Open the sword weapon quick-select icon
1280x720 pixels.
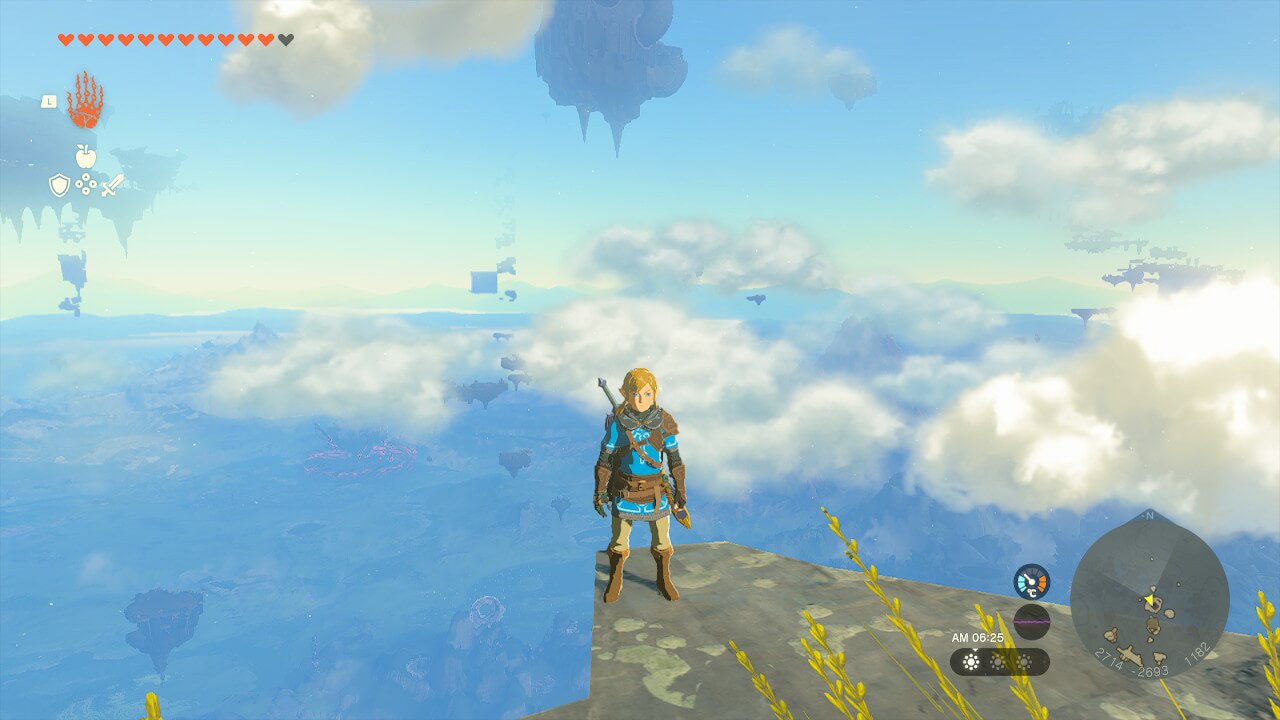(x=112, y=185)
